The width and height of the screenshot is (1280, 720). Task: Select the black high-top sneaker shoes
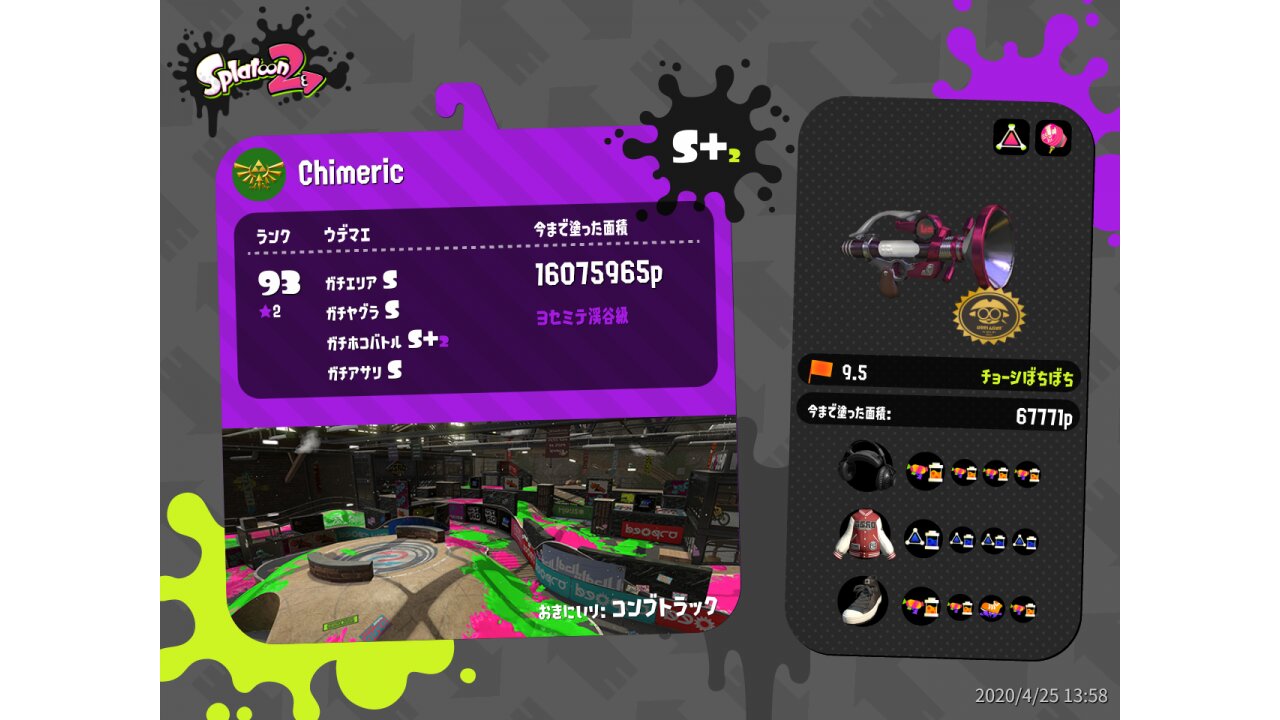coord(863,601)
